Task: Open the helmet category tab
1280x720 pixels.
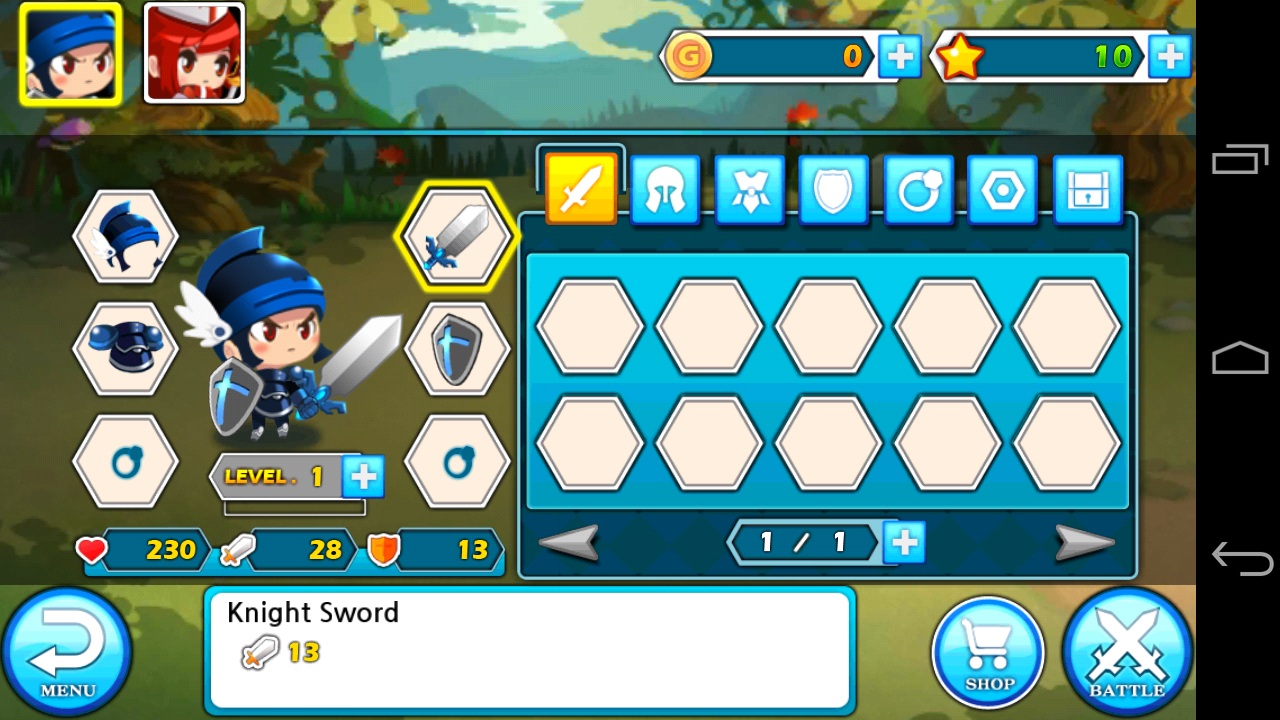Action: coord(665,189)
